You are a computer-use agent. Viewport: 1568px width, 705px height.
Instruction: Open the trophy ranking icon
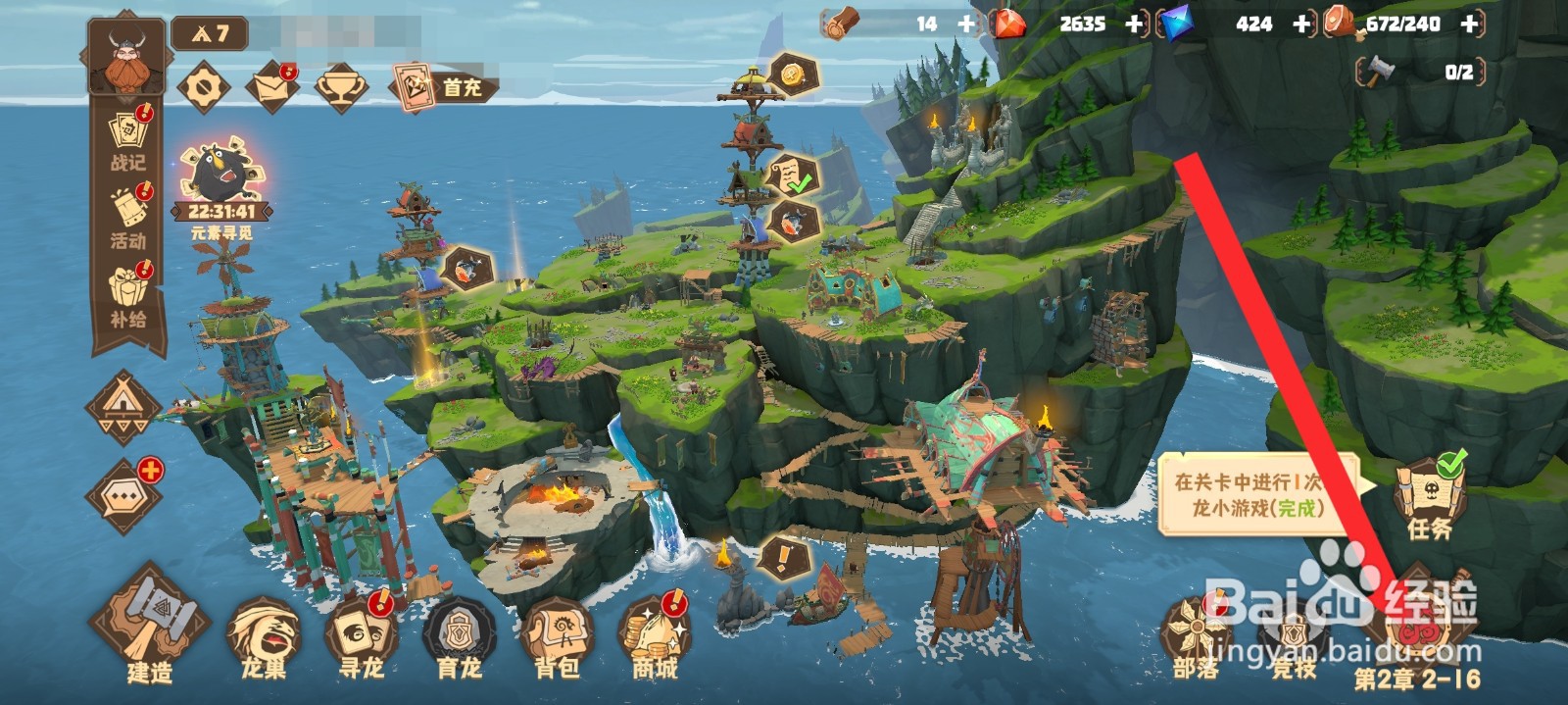coord(341,88)
